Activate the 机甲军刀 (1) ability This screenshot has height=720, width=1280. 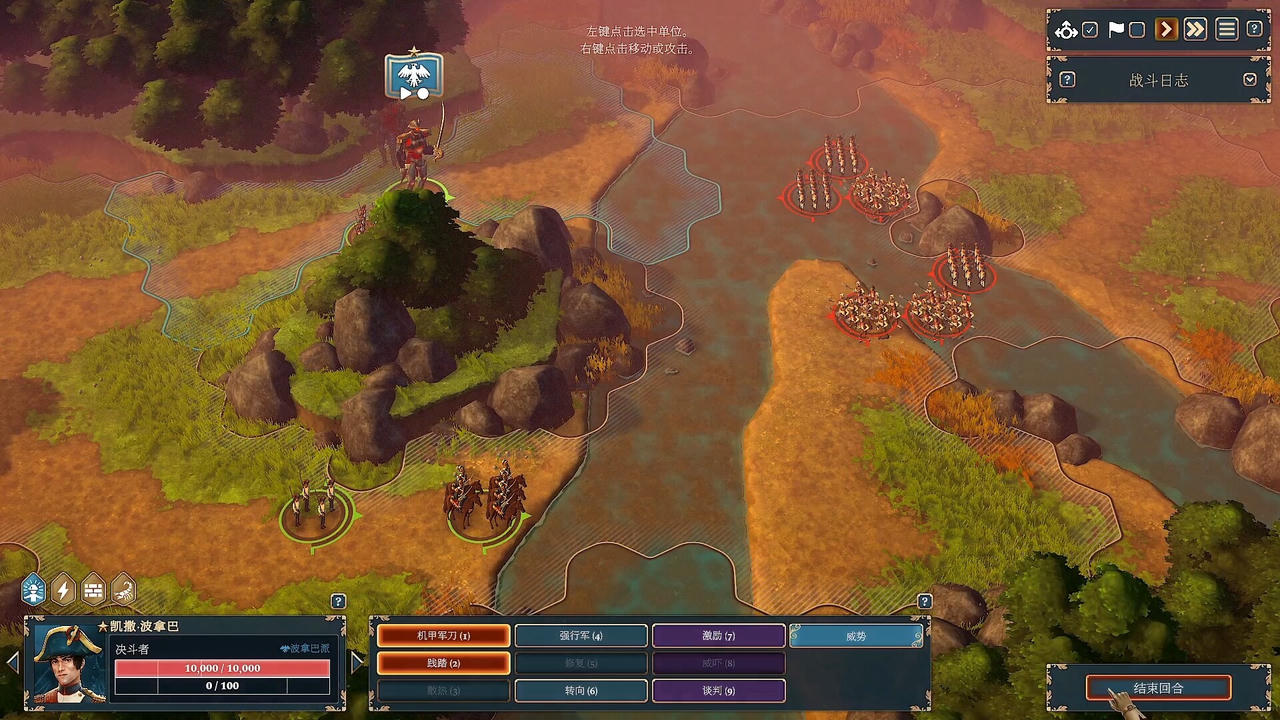coord(443,635)
